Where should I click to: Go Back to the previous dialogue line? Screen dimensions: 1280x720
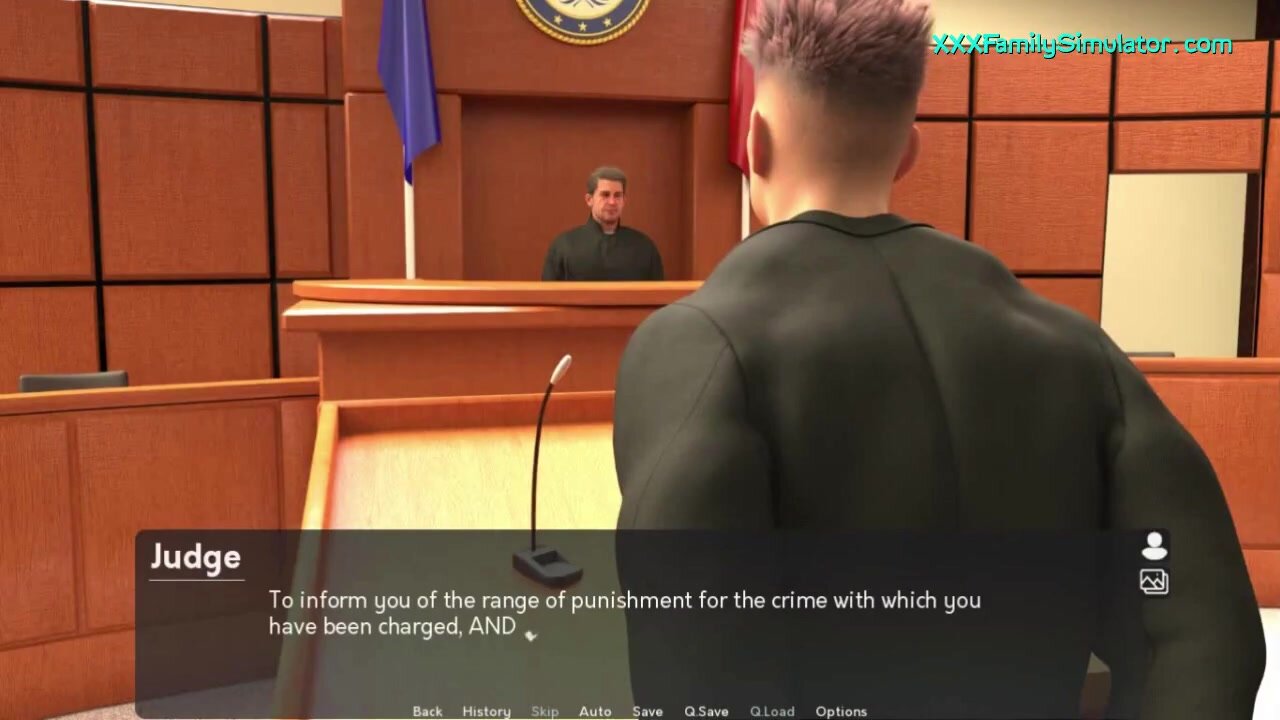(427, 711)
